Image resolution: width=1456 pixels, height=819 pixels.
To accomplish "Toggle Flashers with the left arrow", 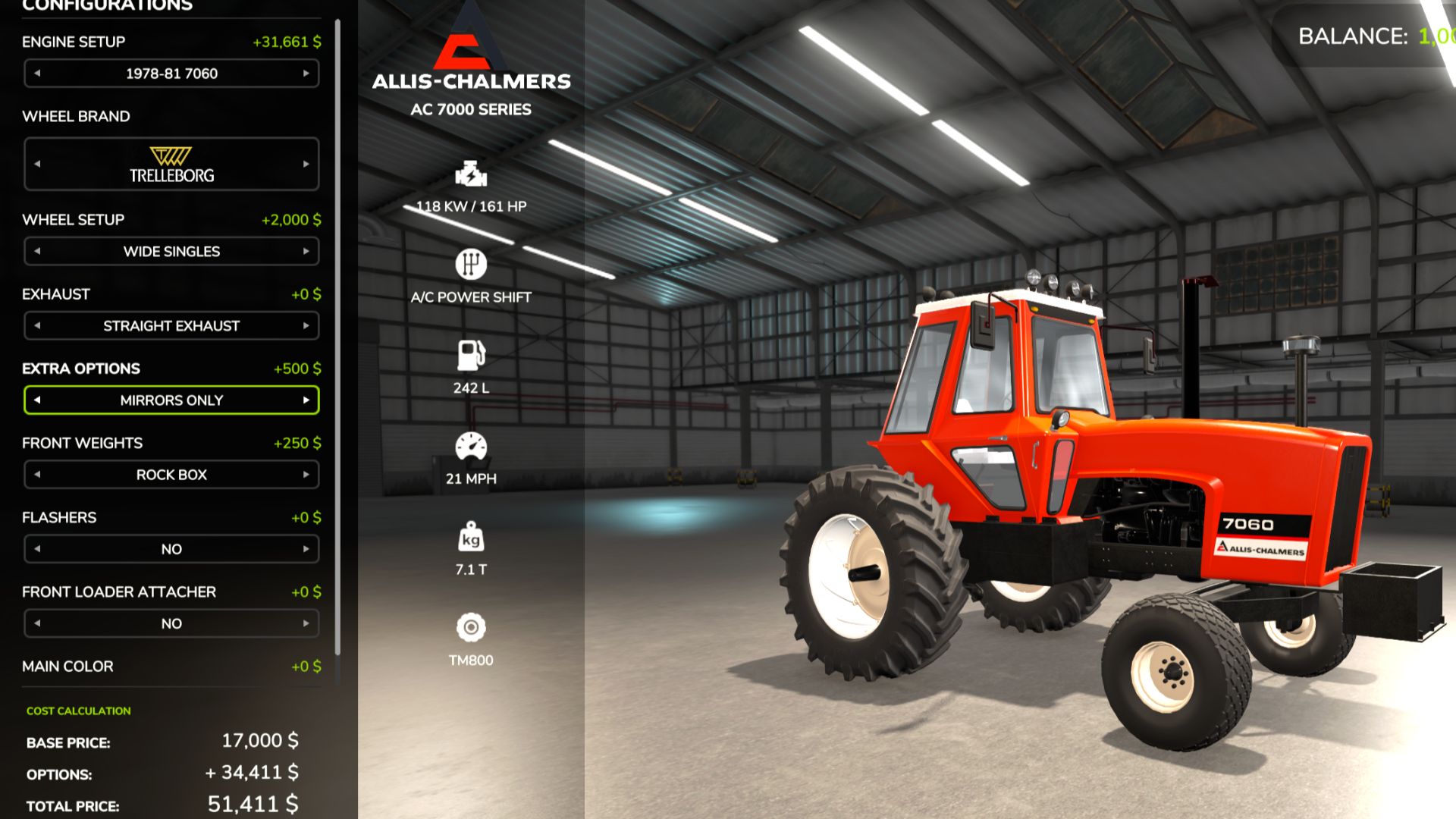I will tap(37, 549).
